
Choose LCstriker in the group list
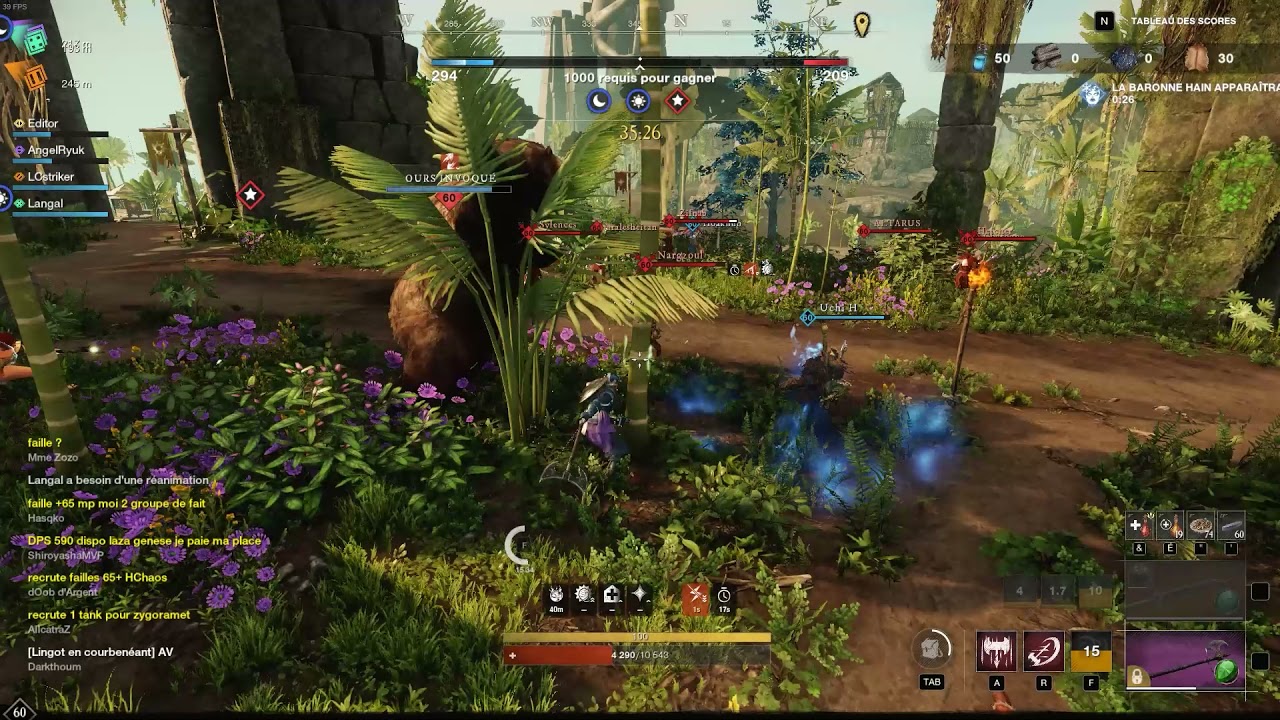click(x=51, y=177)
